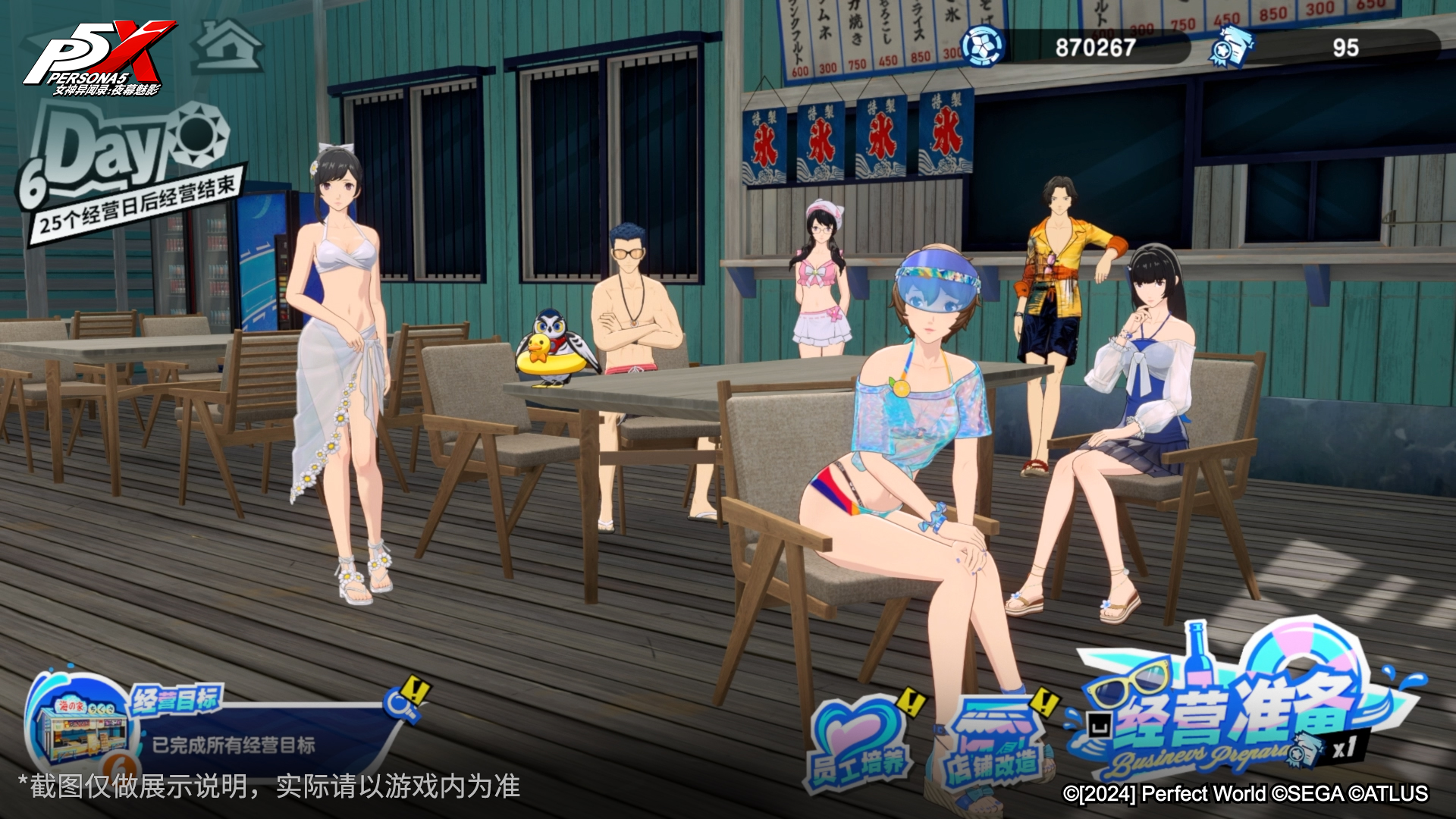
Task: Tap the blue coin currency icon
Action: [983, 47]
